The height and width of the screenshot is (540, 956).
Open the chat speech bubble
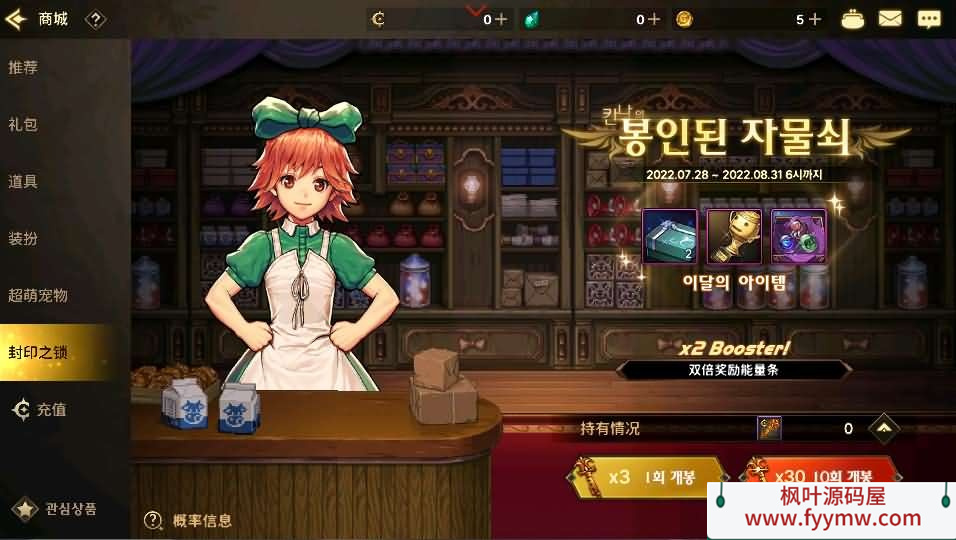tap(929, 19)
